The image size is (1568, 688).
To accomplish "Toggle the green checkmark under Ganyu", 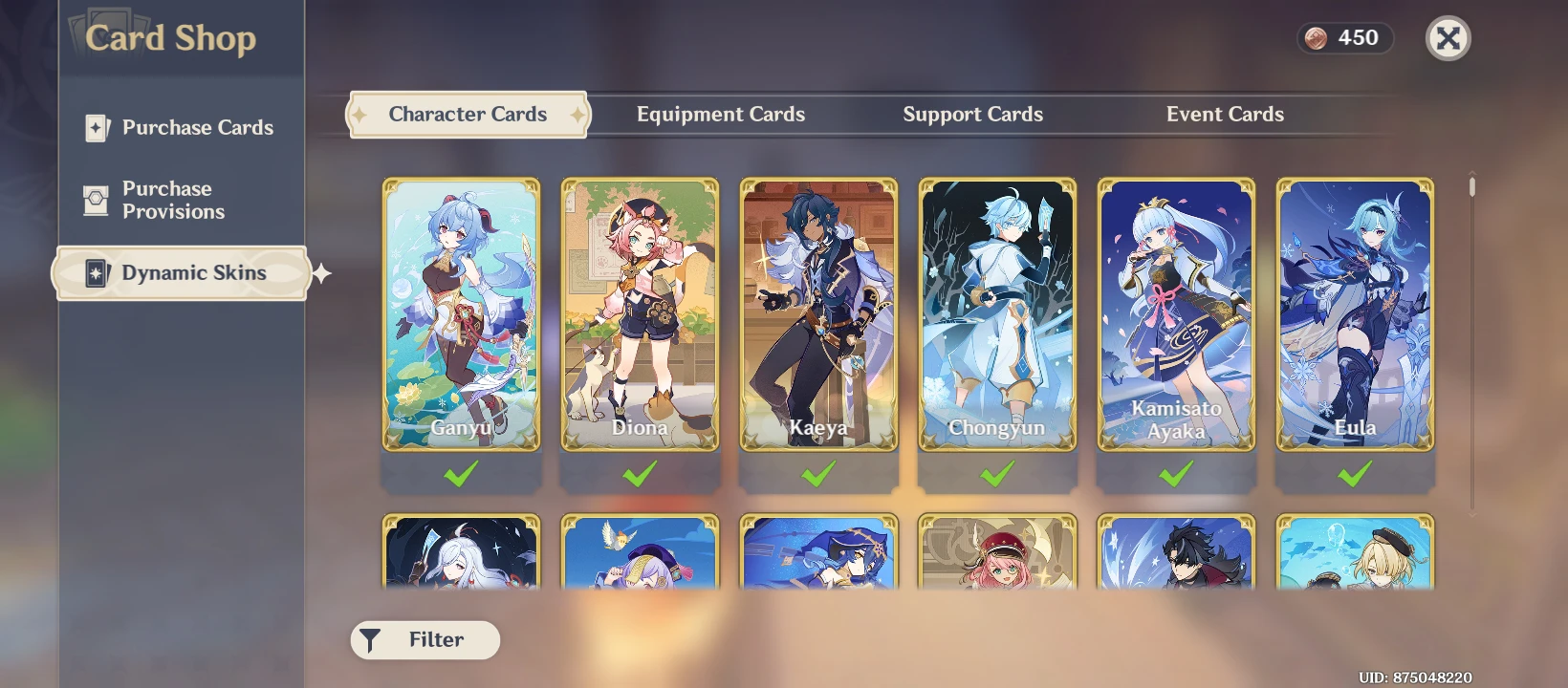I will point(461,472).
